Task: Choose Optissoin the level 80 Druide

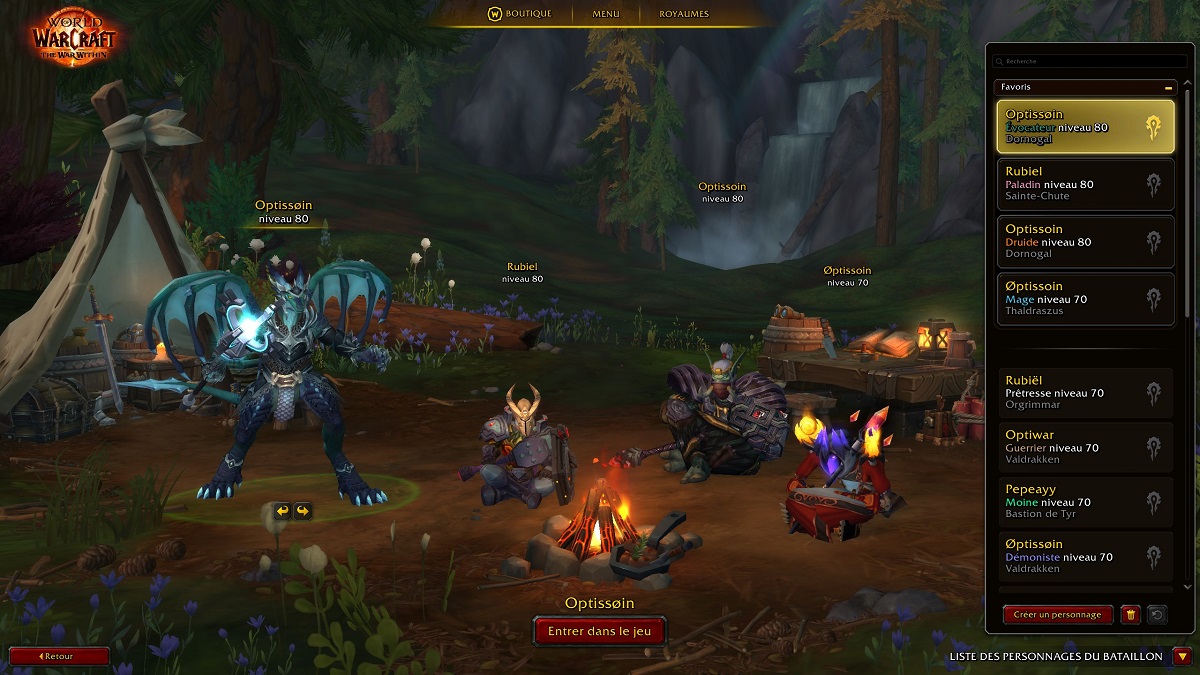Action: [1086, 241]
